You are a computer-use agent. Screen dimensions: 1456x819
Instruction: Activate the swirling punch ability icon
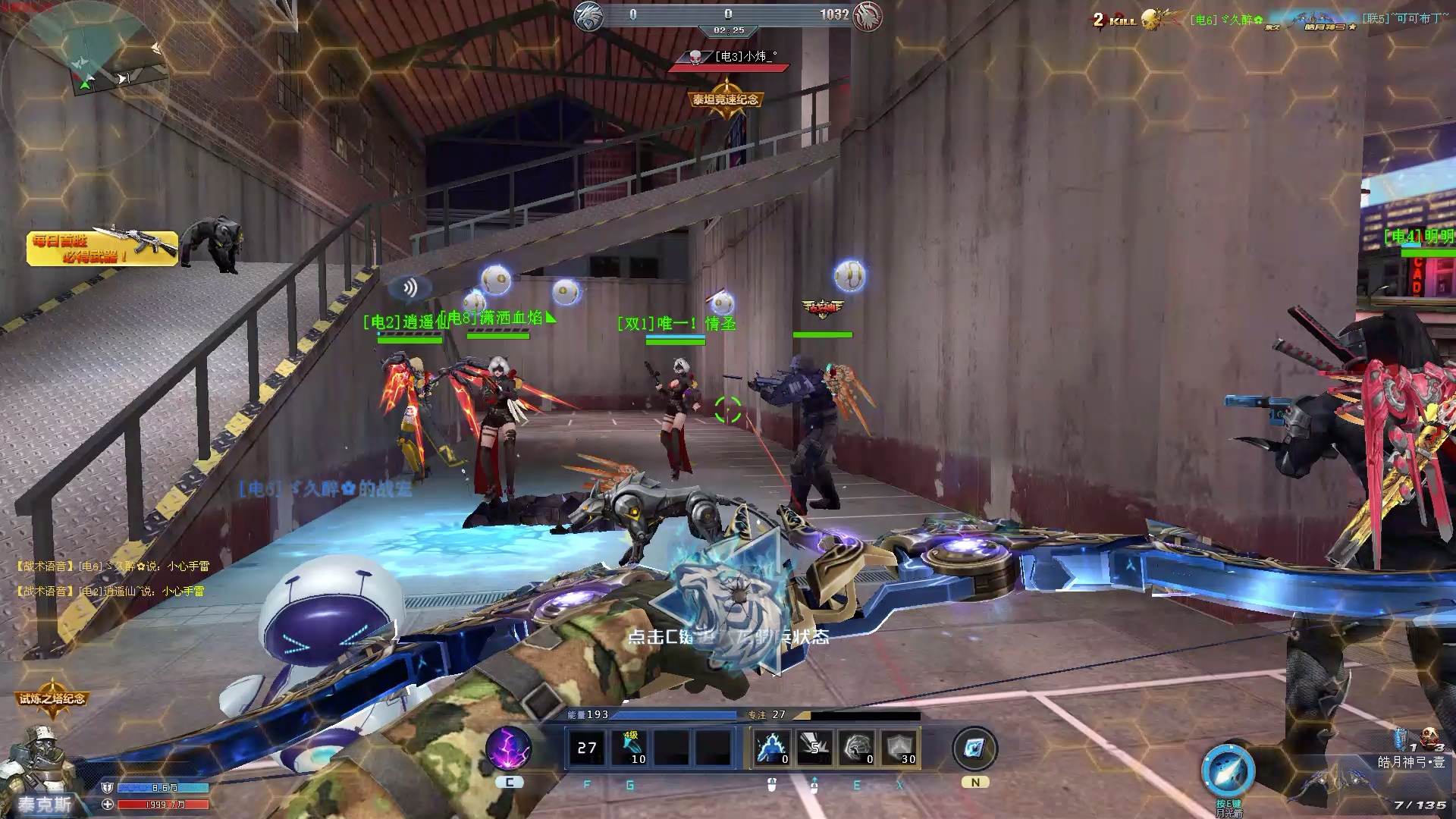click(857, 748)
